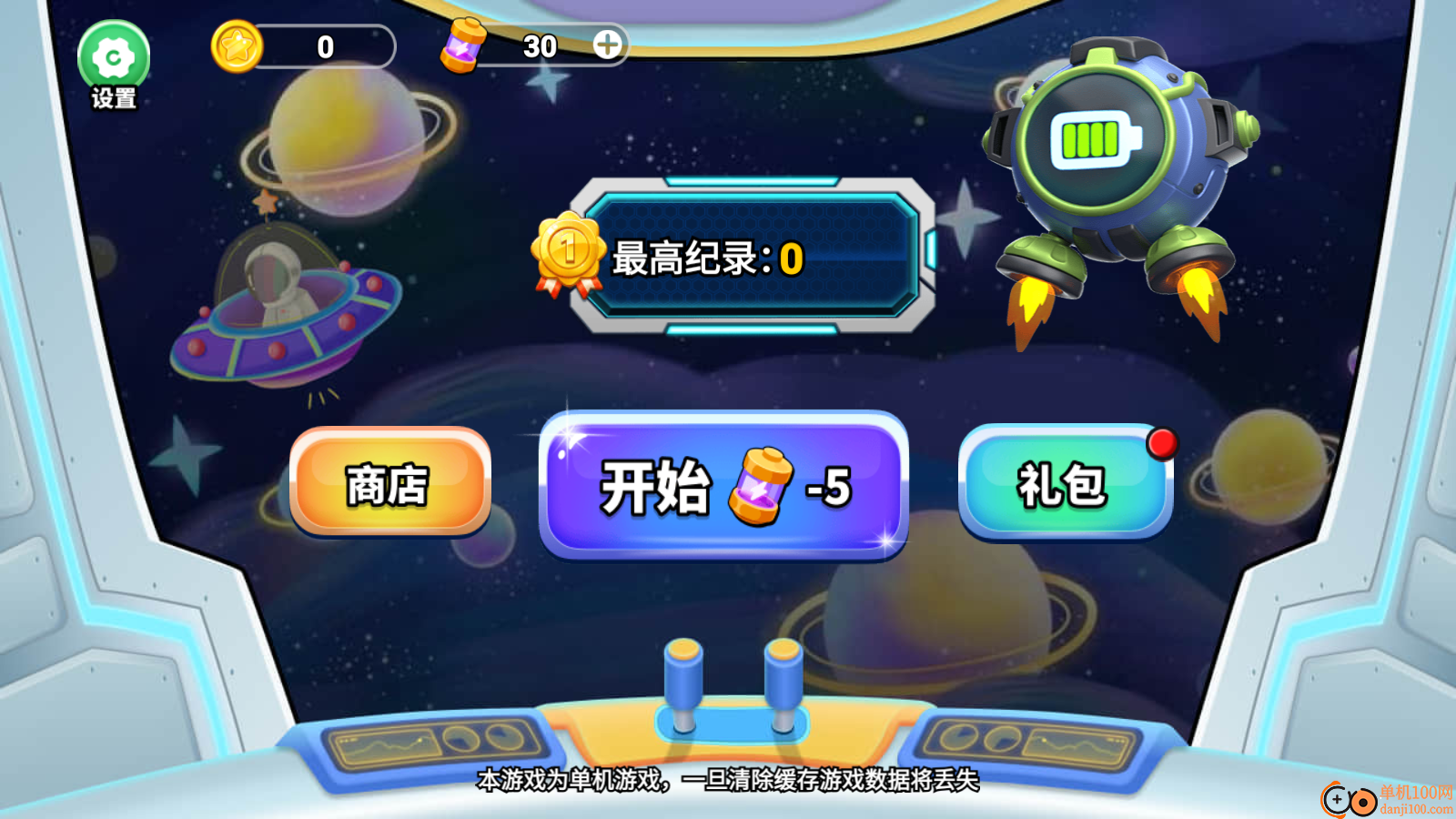Click the left dashboard gauge display
Viewport: 1456px width, 819px height.
click(428, 743)
